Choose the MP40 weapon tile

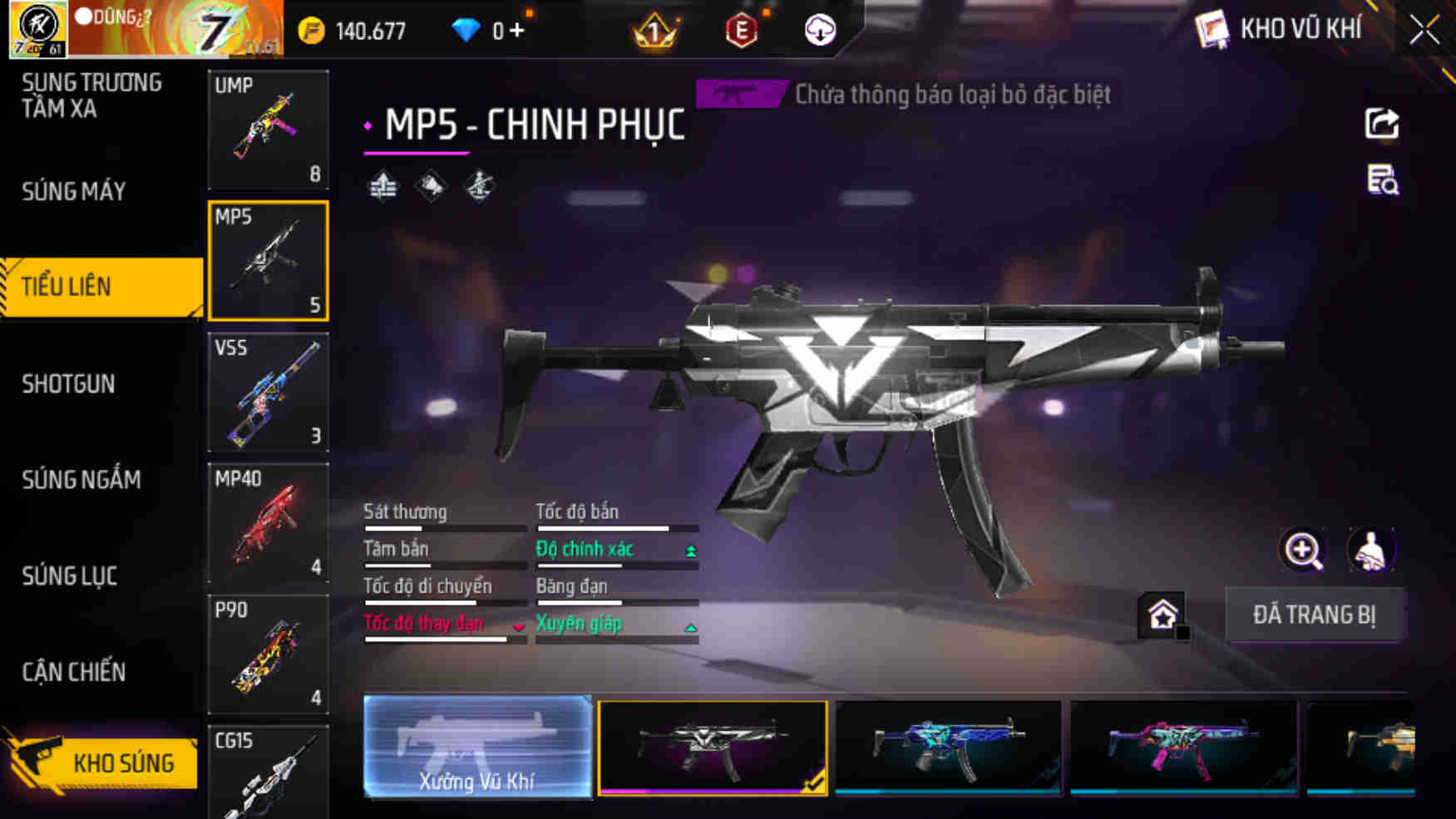[268, 523]
